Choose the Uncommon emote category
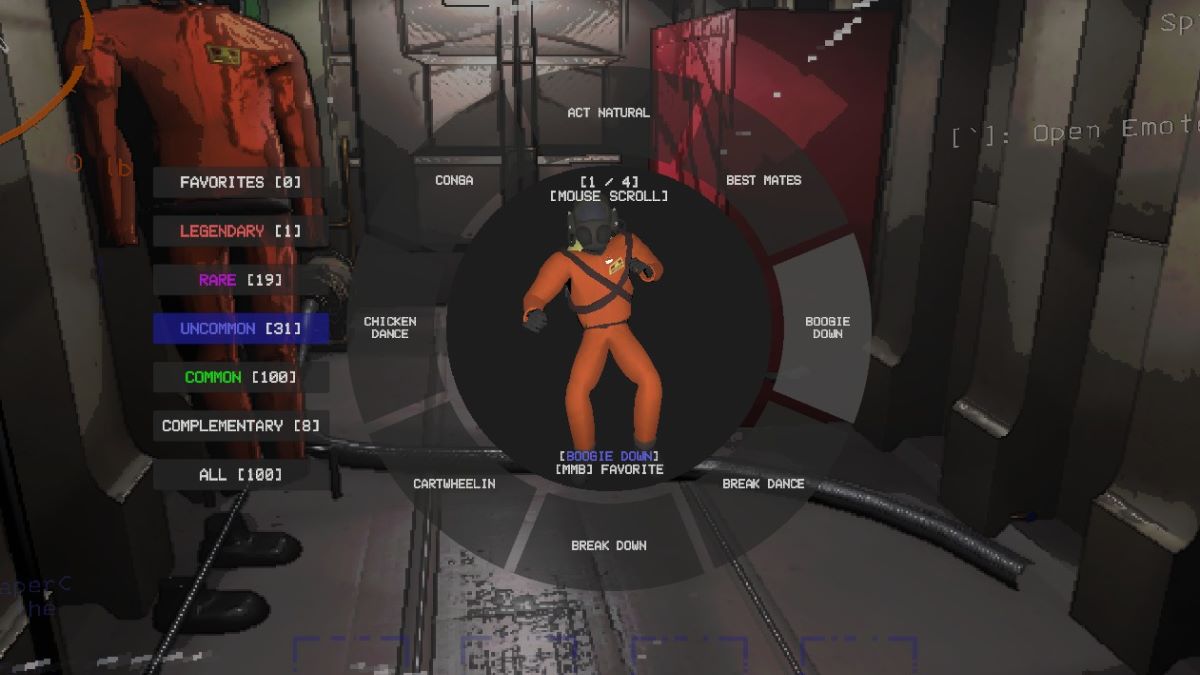This screenshot has width=1200, height=675. tap(240, 328)
